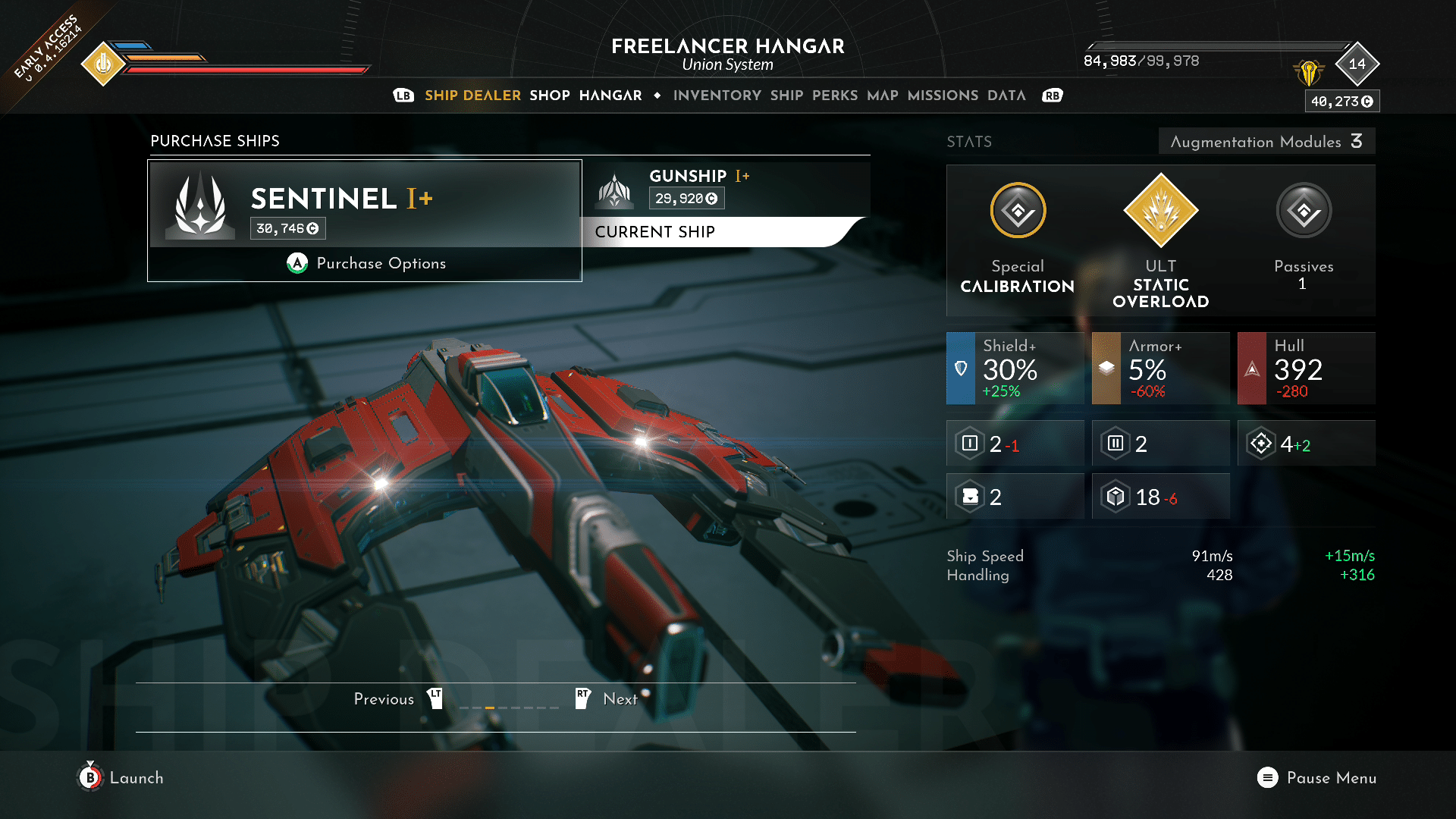Click the Gunship ship class icon

[617, 191]
